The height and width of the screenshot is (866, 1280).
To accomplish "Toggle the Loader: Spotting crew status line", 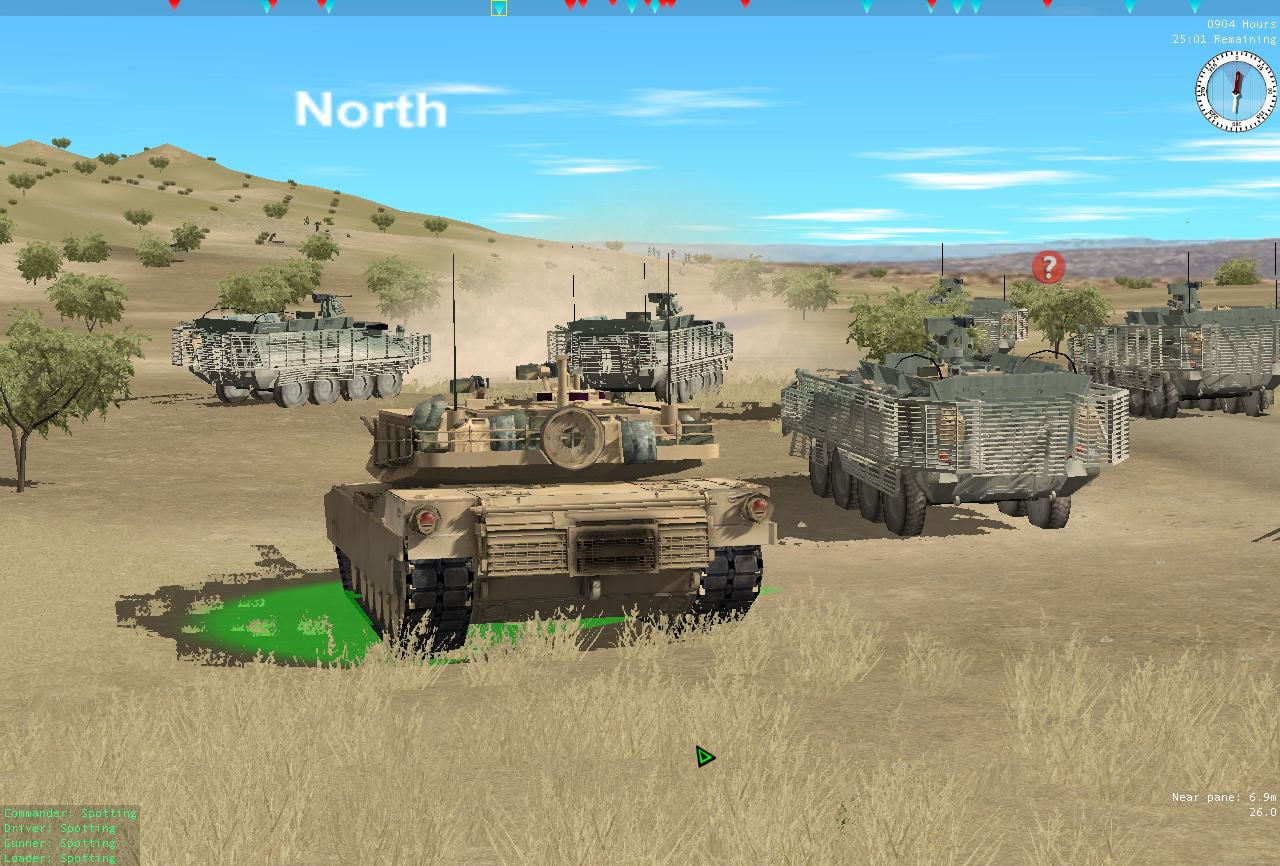I will point(58,858).
